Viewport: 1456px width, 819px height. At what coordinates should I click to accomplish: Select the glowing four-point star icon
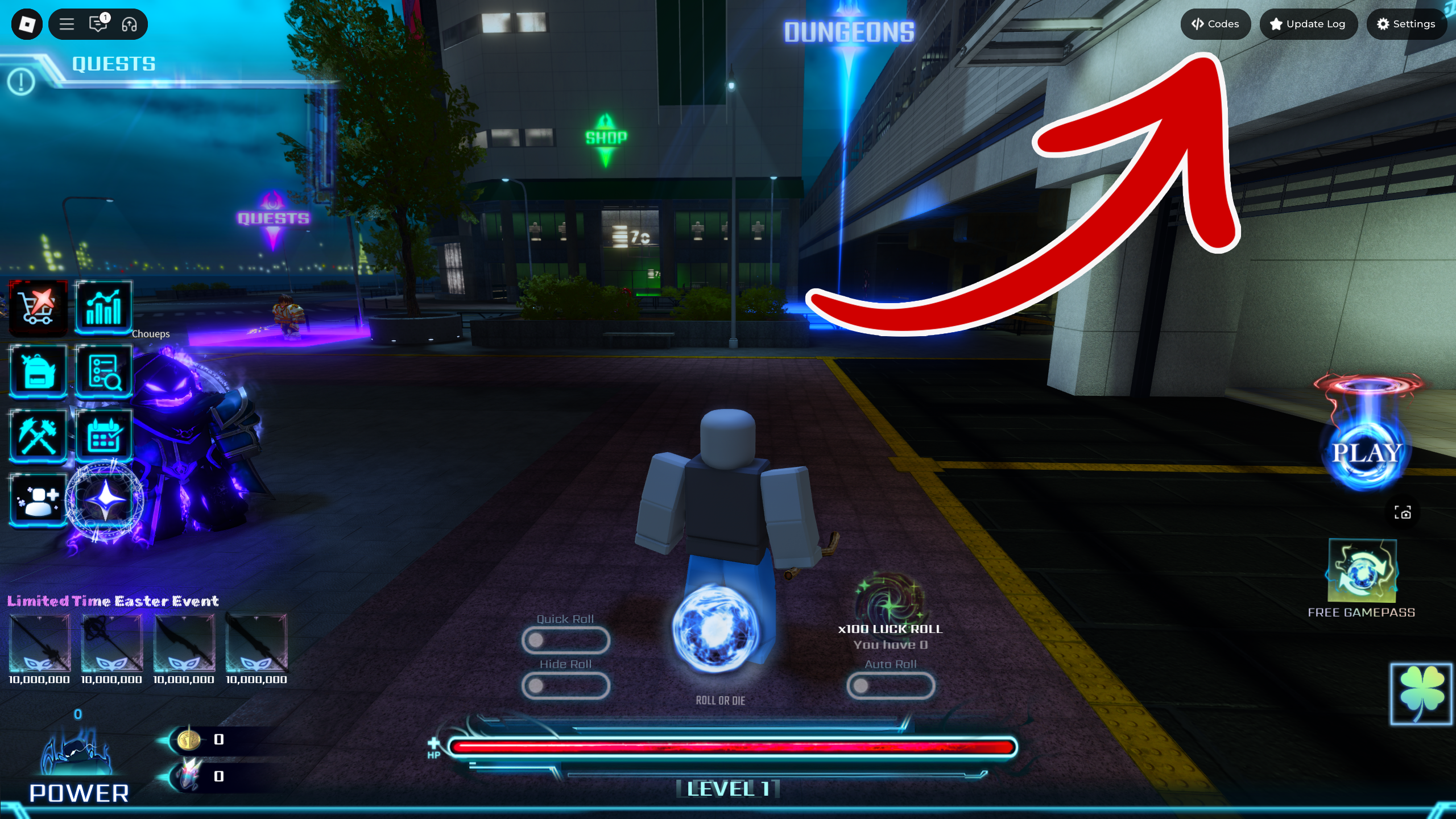point(106,500)
